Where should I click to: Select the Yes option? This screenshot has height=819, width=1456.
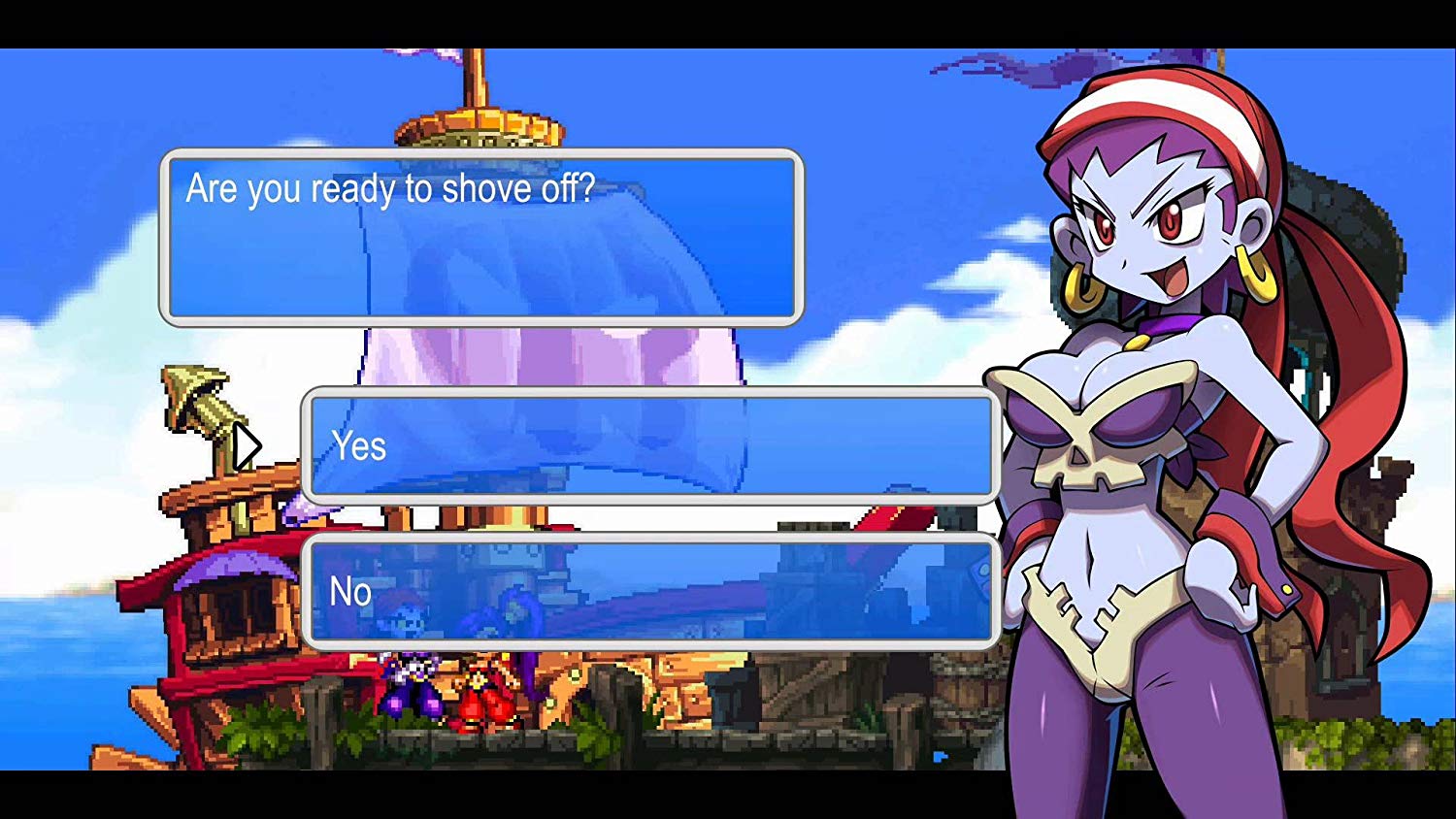(x=648, y=446)
